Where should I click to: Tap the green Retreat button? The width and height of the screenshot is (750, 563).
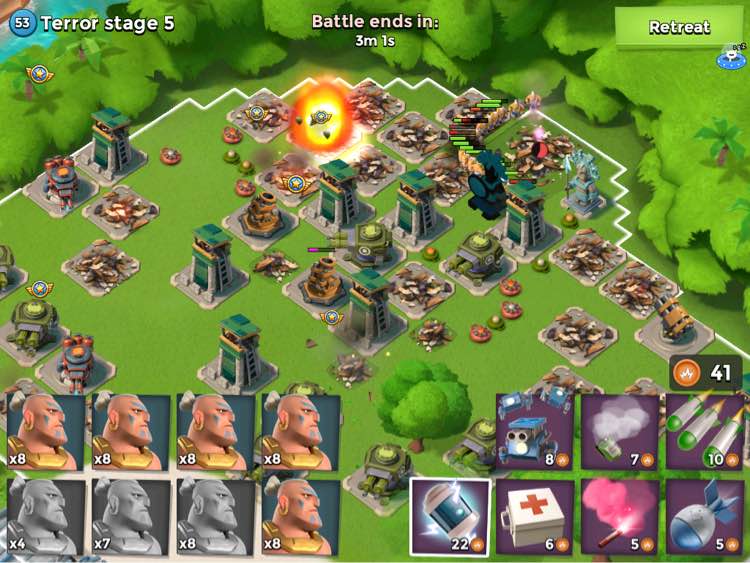(x=679, y=27)
